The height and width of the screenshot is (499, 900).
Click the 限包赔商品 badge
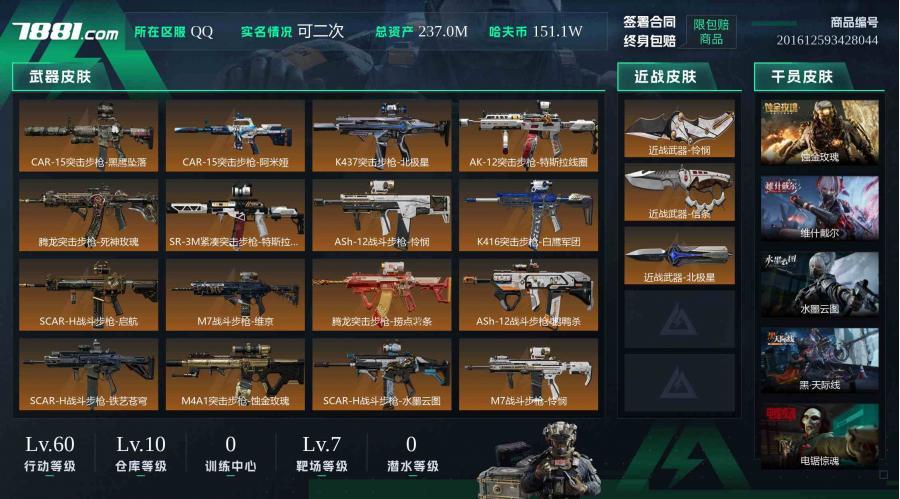click(711, 32)
